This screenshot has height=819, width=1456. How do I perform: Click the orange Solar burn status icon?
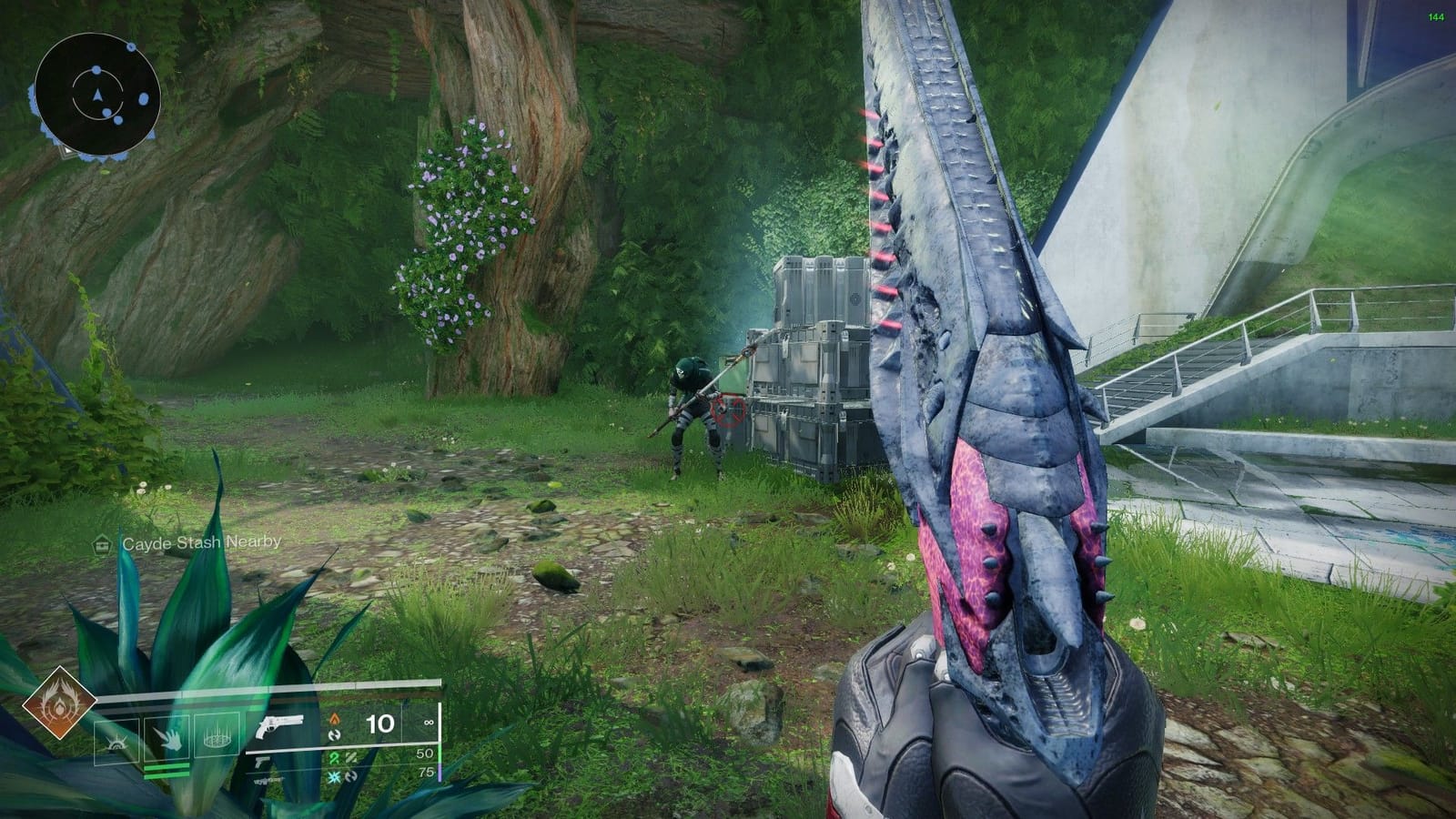tap(334, 720)
